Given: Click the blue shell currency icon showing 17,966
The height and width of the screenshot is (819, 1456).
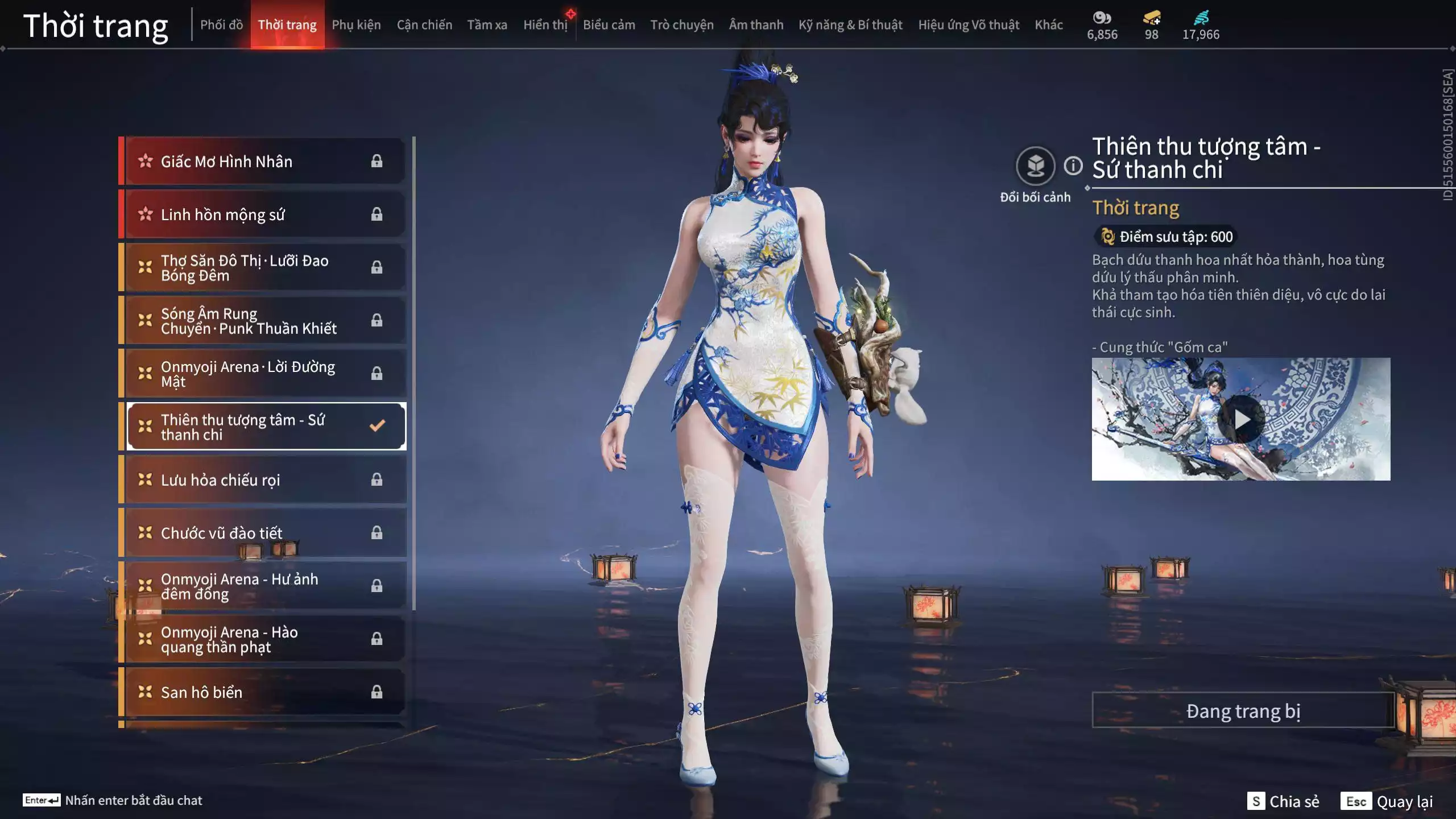Looking at the screenshot, I should 1201,18.
